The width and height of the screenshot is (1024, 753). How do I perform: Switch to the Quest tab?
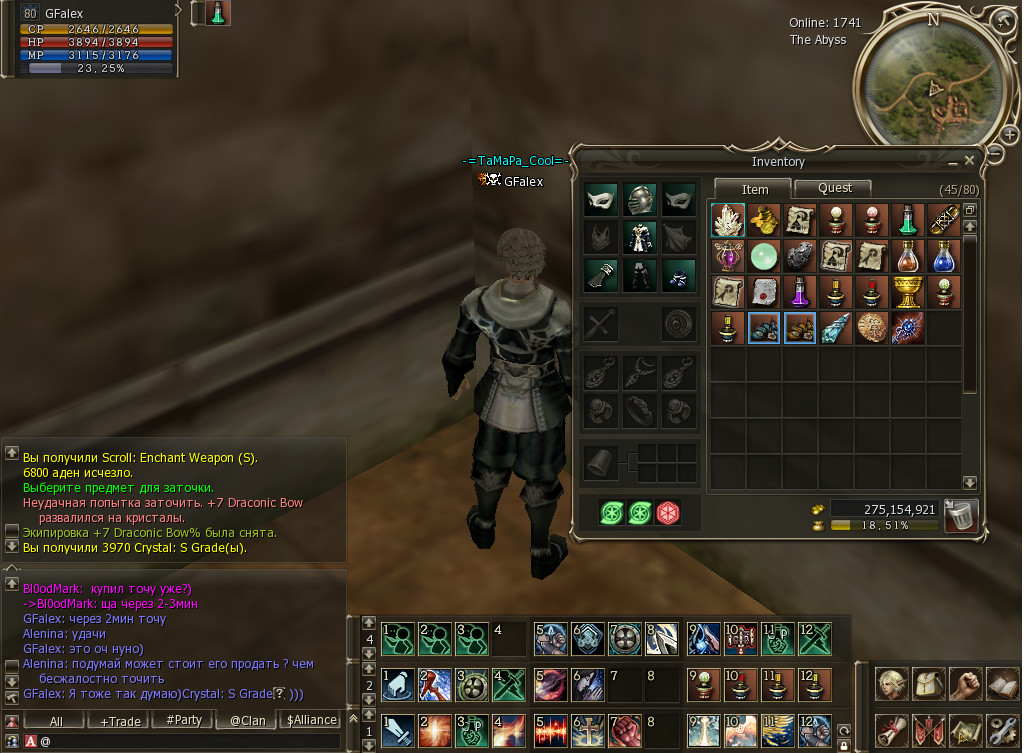click(834, 188)
